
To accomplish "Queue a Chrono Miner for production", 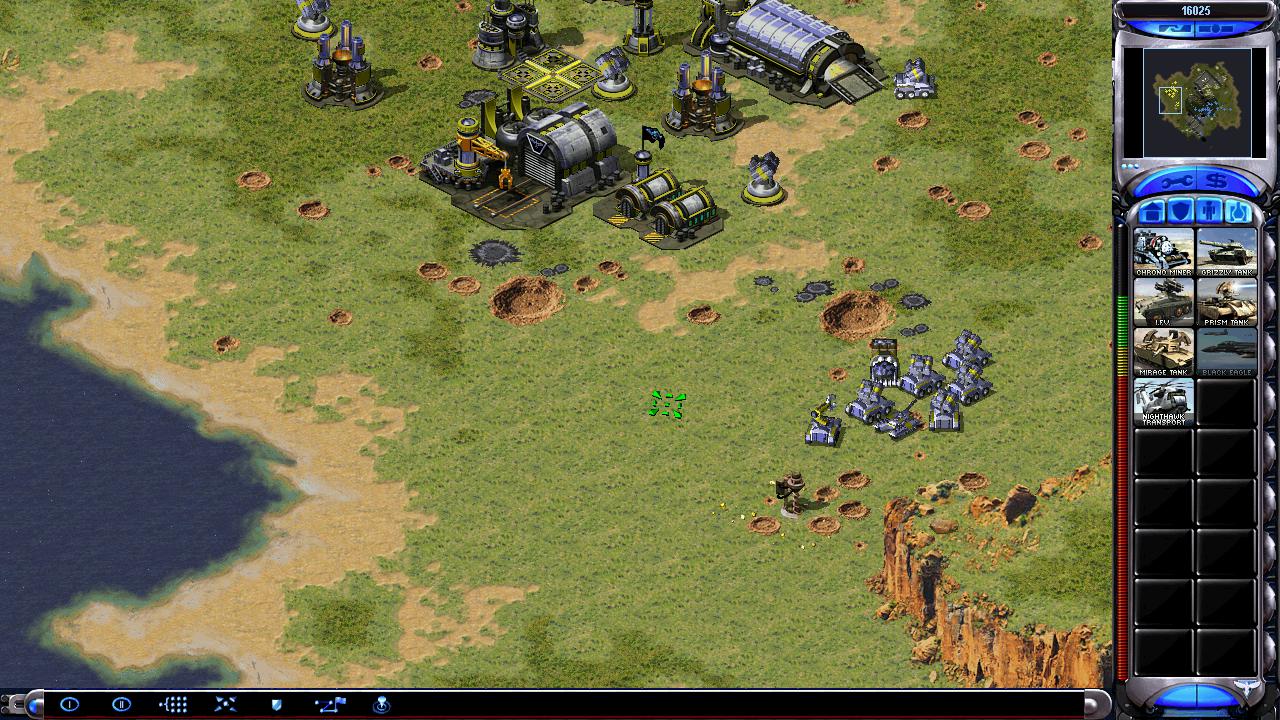I will (1163, 253).
